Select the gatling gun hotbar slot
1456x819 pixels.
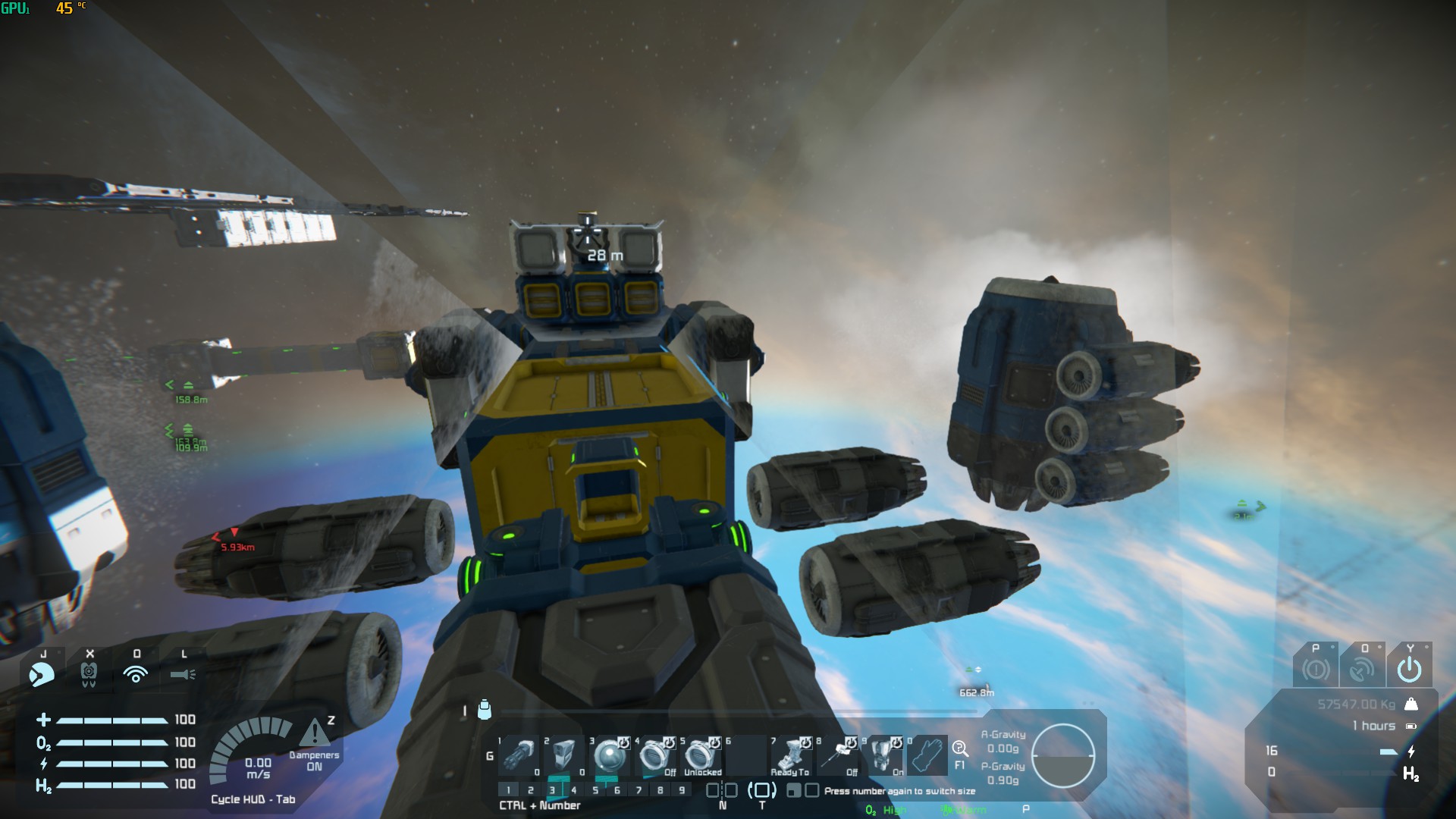pos(519,756)
